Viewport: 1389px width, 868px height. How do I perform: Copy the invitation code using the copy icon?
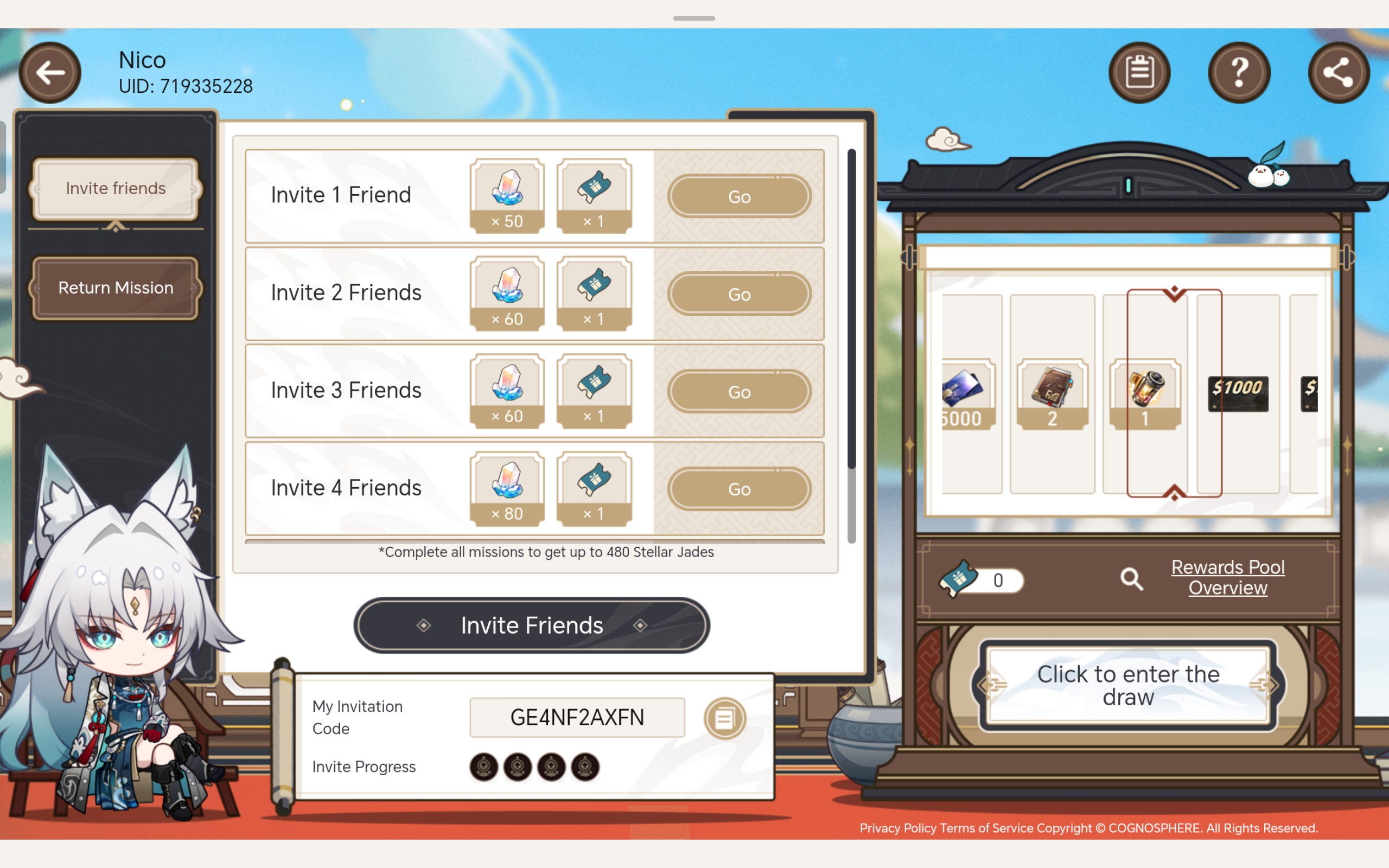click(x=724, y=717)
